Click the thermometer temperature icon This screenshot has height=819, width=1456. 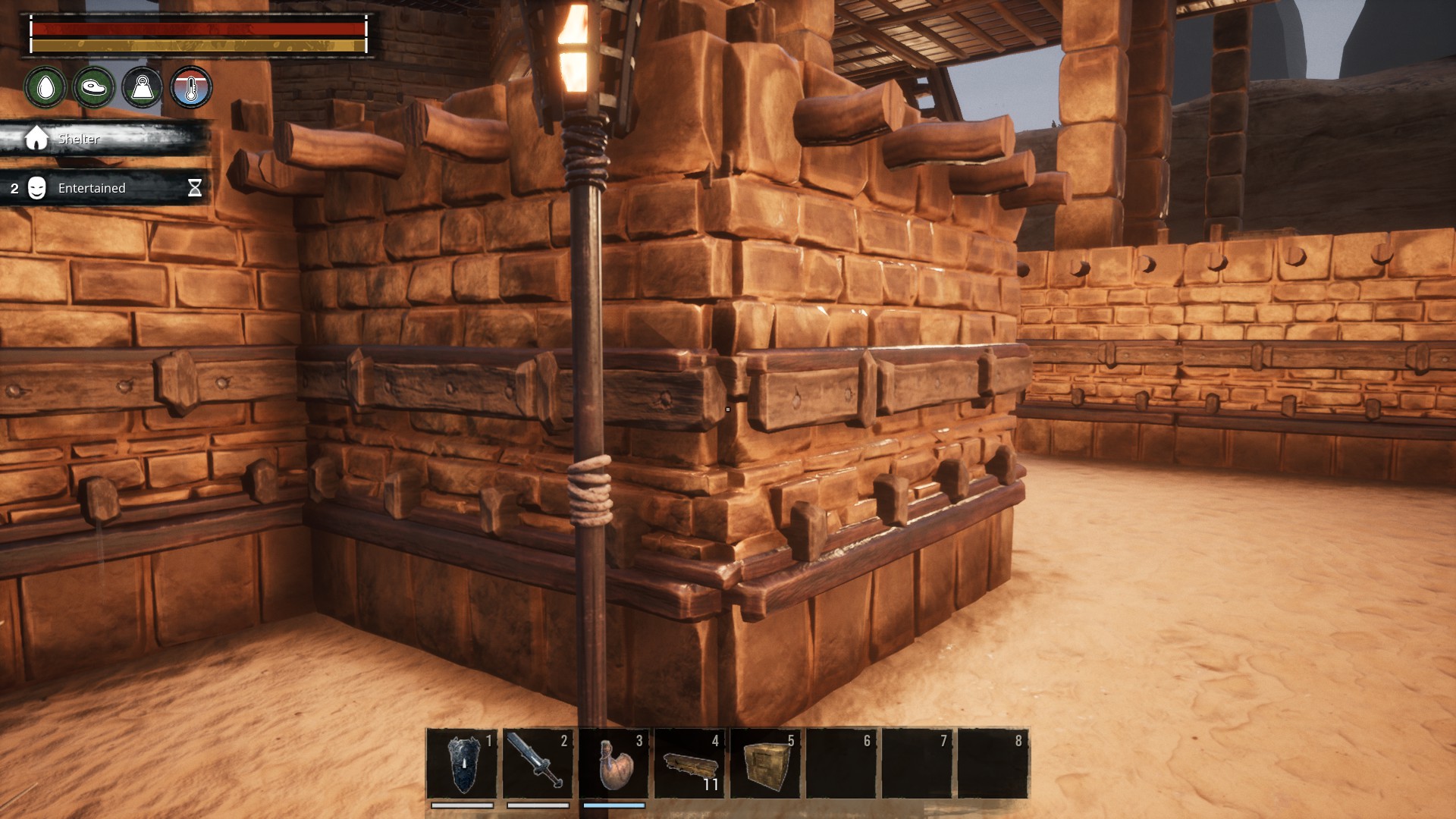(191, 88)
